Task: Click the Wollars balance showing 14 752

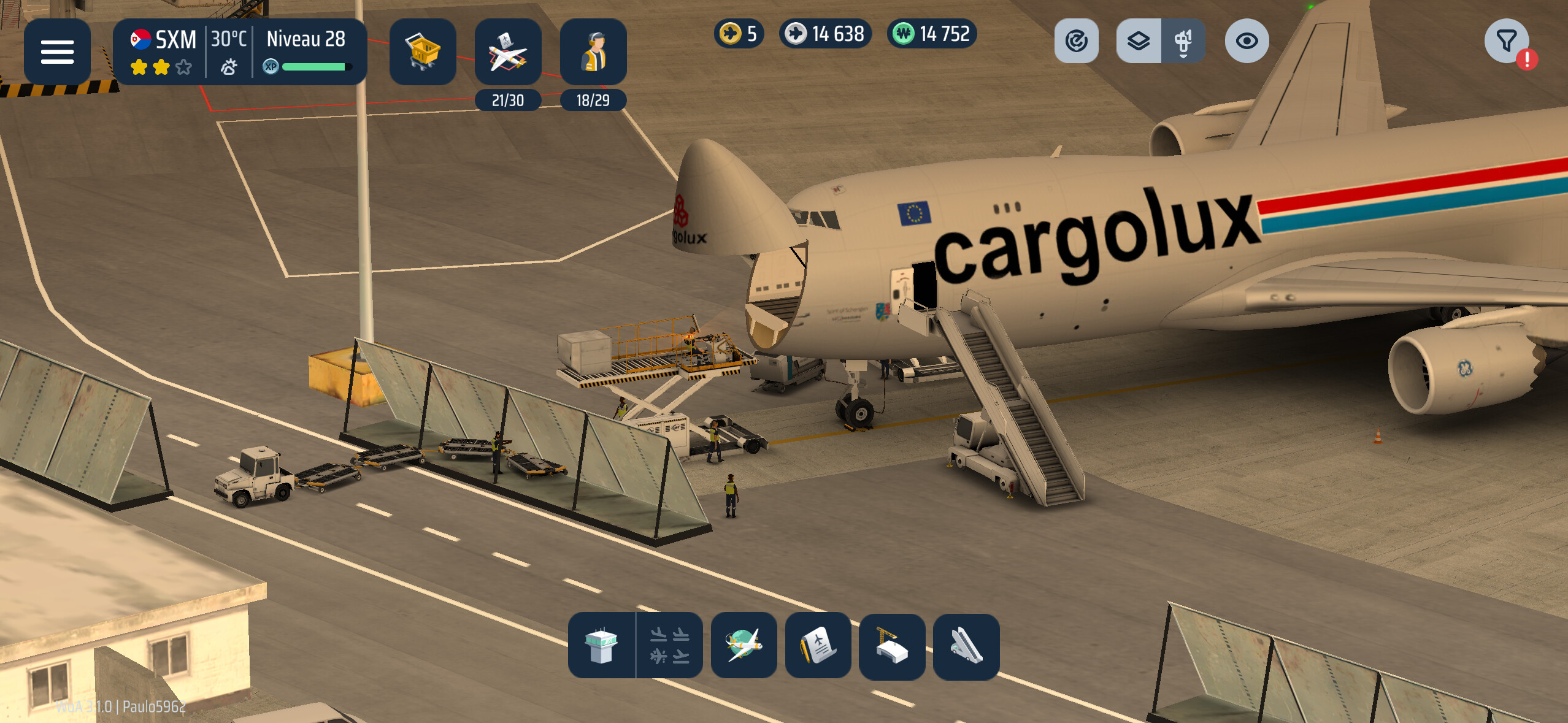Action: [931, 34]
